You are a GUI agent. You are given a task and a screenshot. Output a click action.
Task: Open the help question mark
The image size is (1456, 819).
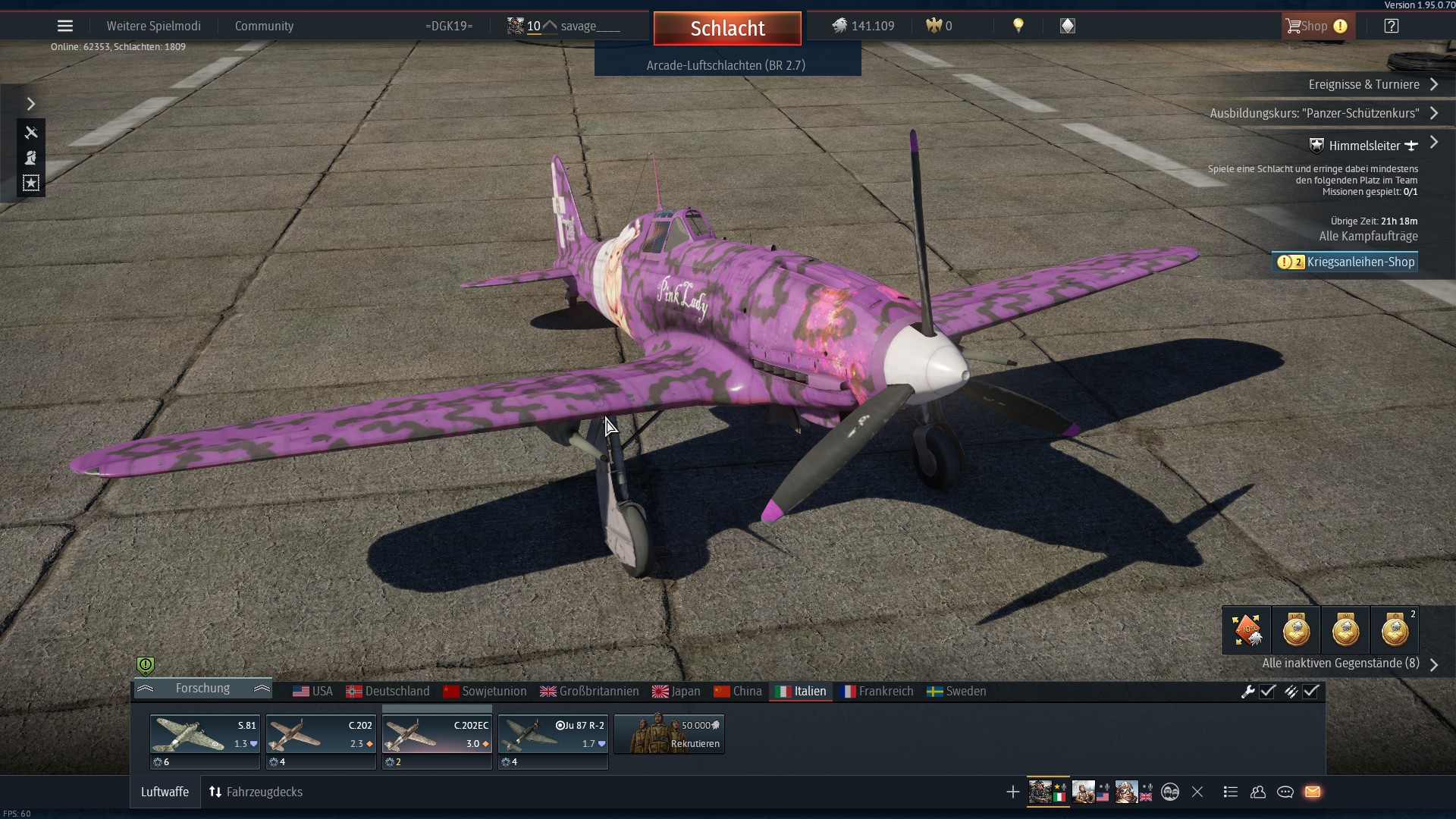1391,26
